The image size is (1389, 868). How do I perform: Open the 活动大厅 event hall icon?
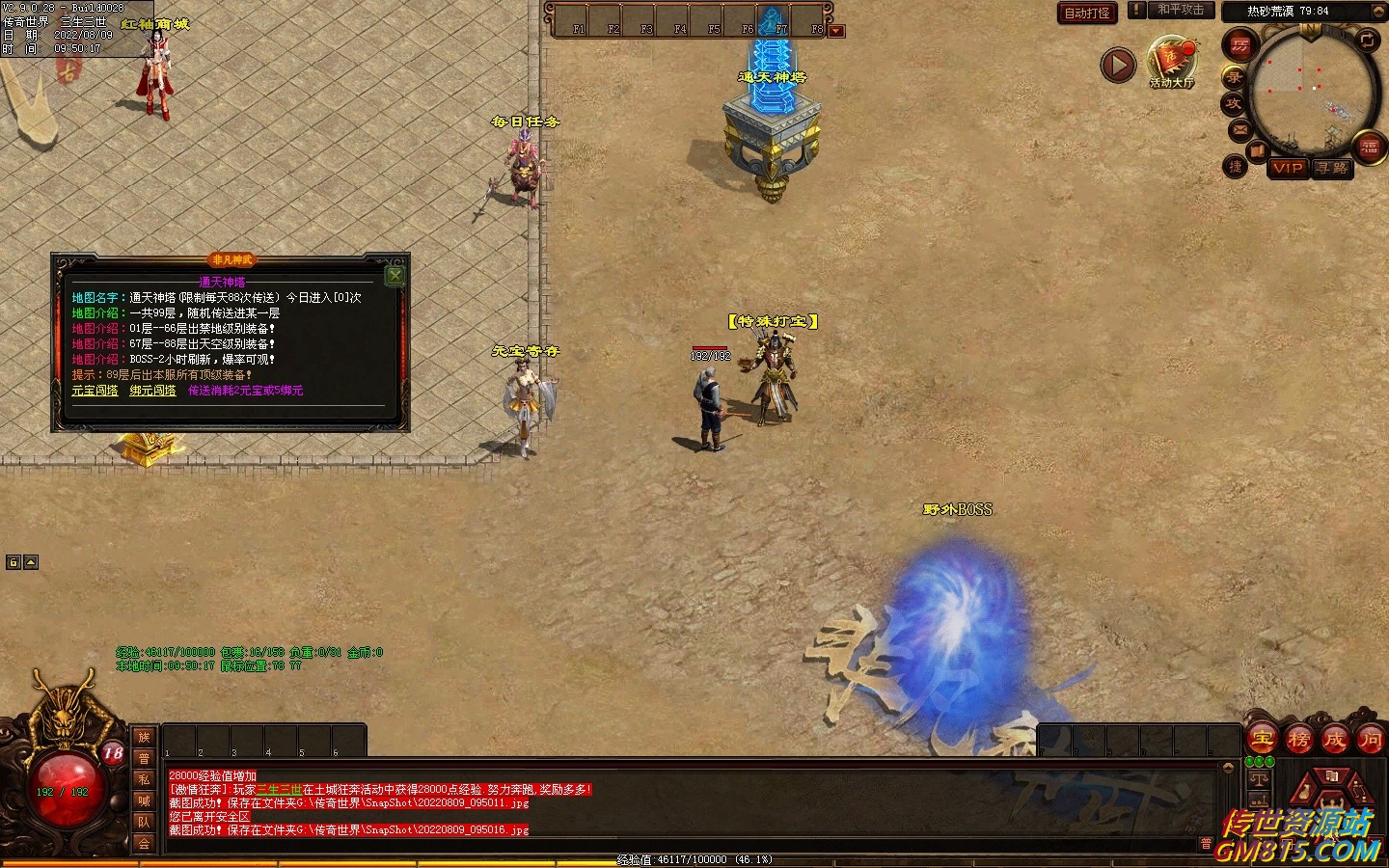(x=1171, y=60)
